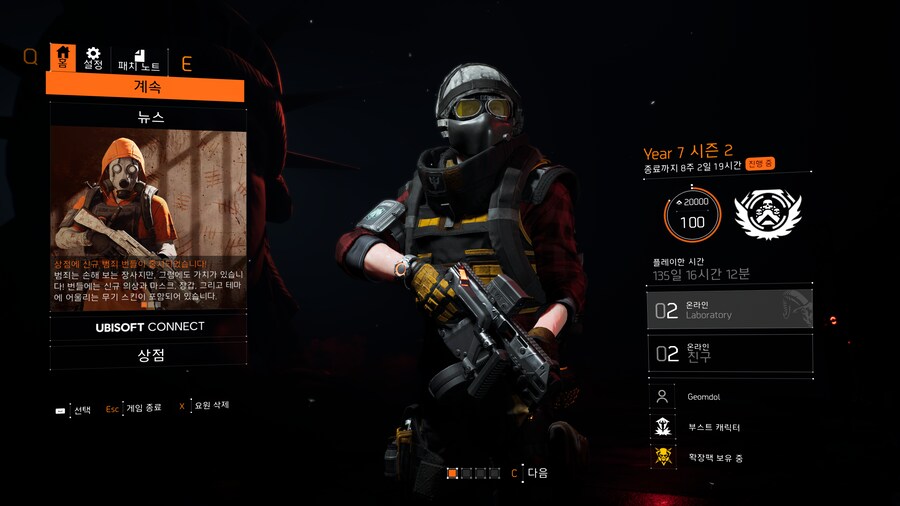
Task: Click the season skull emblem icon
Action: click(x=768, y=213)
